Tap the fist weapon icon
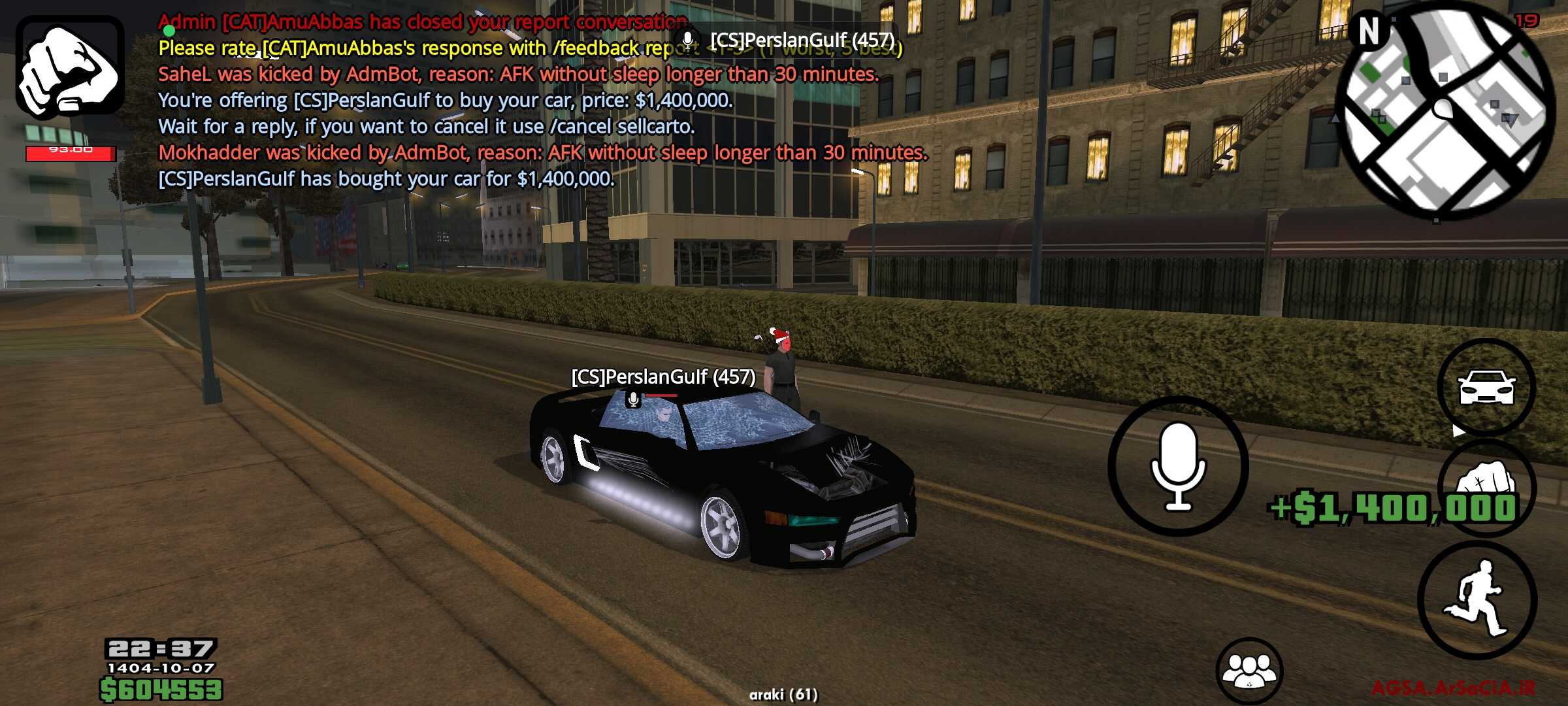 70,67
